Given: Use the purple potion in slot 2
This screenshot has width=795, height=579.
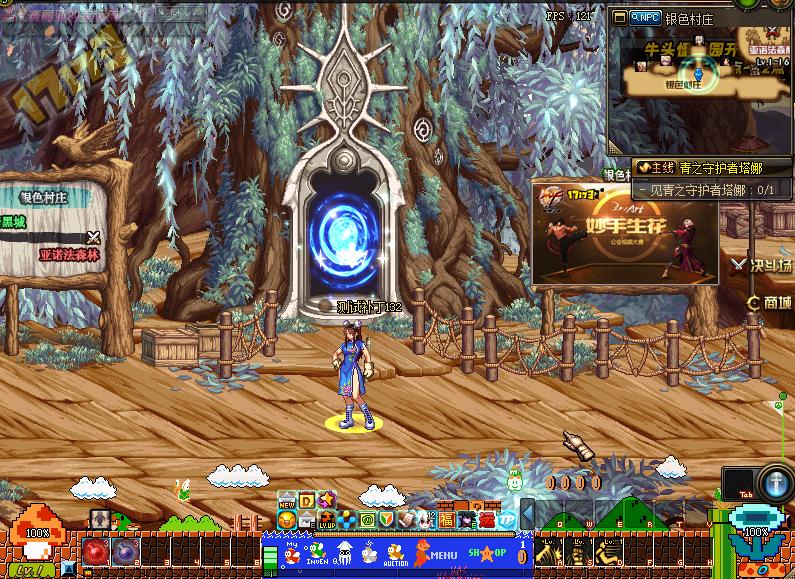Looking at the screenshot, I should (125, 551).
